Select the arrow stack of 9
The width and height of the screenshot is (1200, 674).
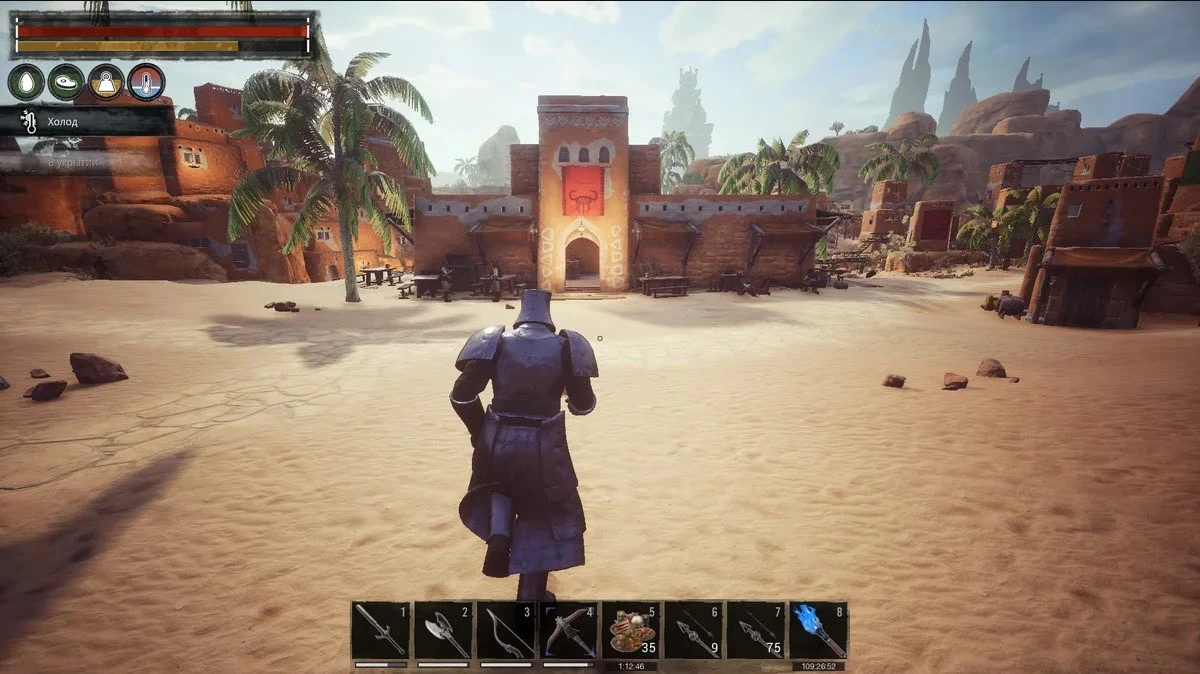693,630
